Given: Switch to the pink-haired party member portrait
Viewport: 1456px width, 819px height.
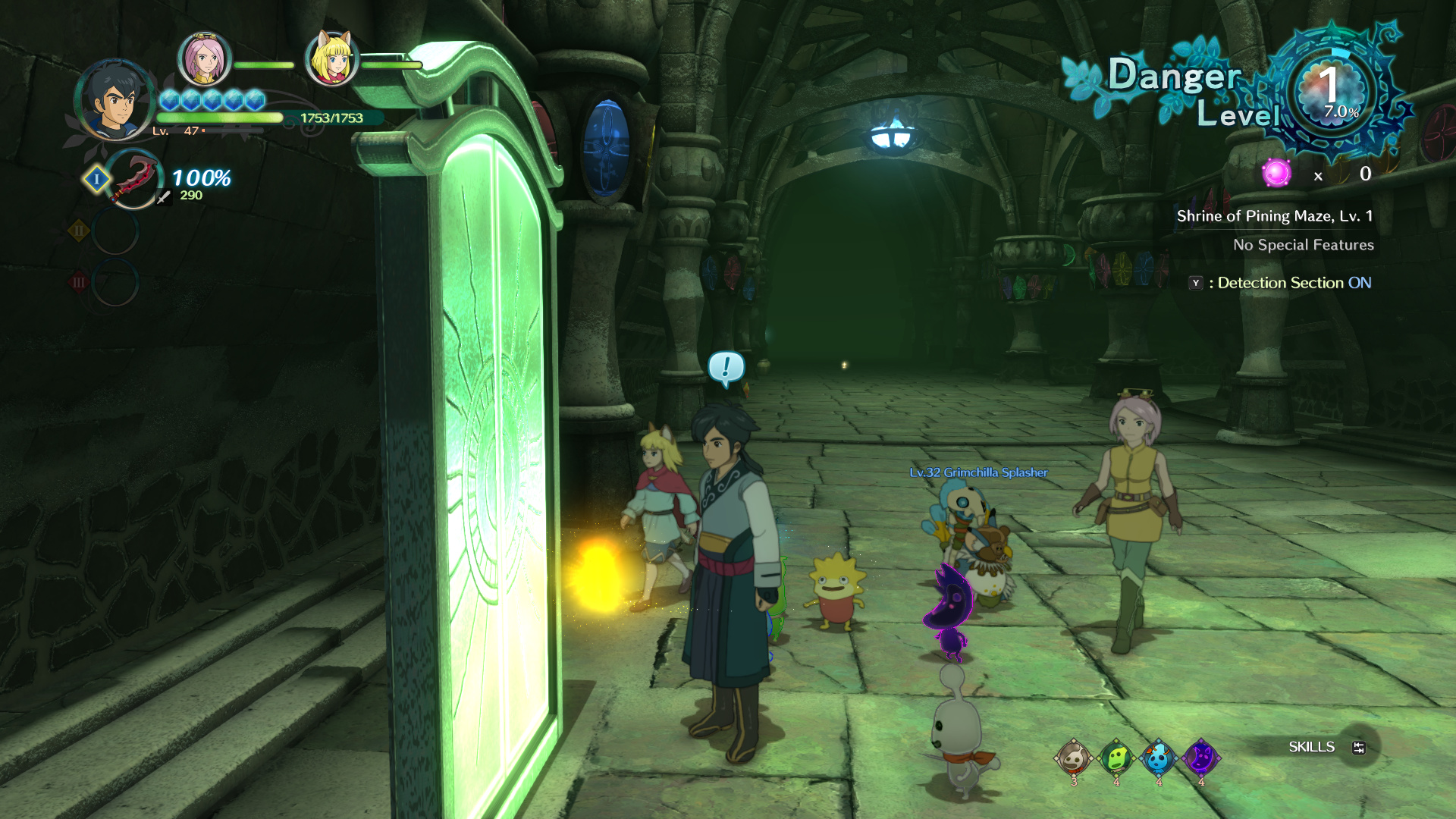Looking at the screenshot, I should click(203, 59).
